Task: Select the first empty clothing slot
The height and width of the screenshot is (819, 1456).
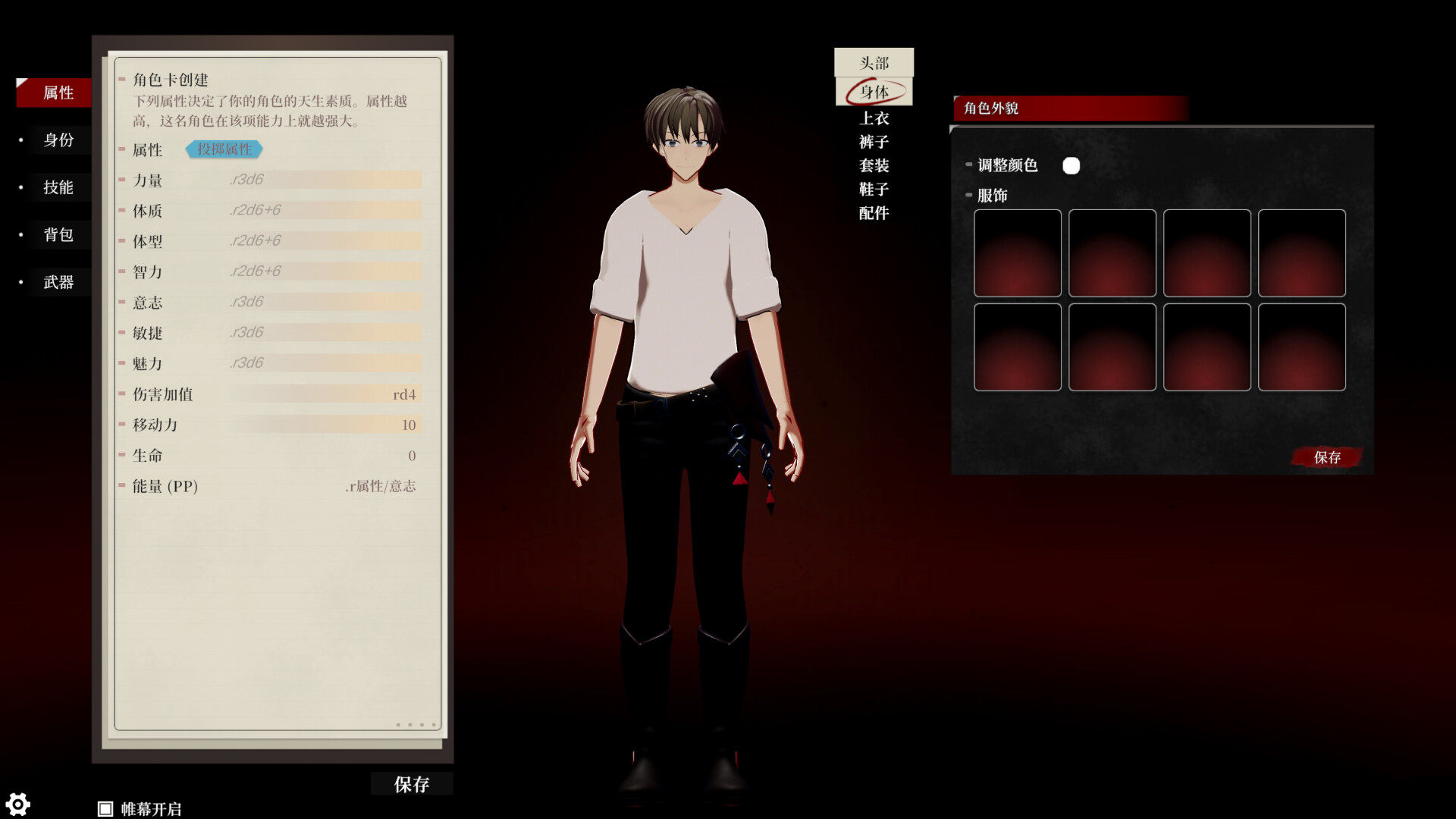Action: pos(1017,253)
